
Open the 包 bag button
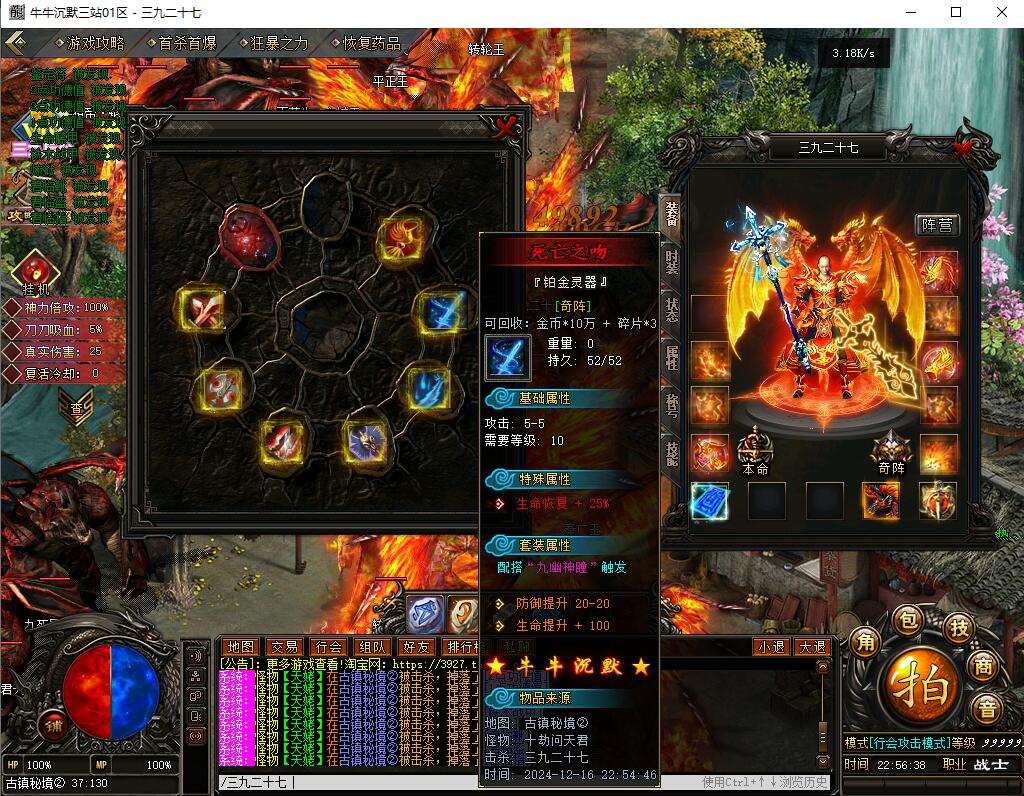906,619
